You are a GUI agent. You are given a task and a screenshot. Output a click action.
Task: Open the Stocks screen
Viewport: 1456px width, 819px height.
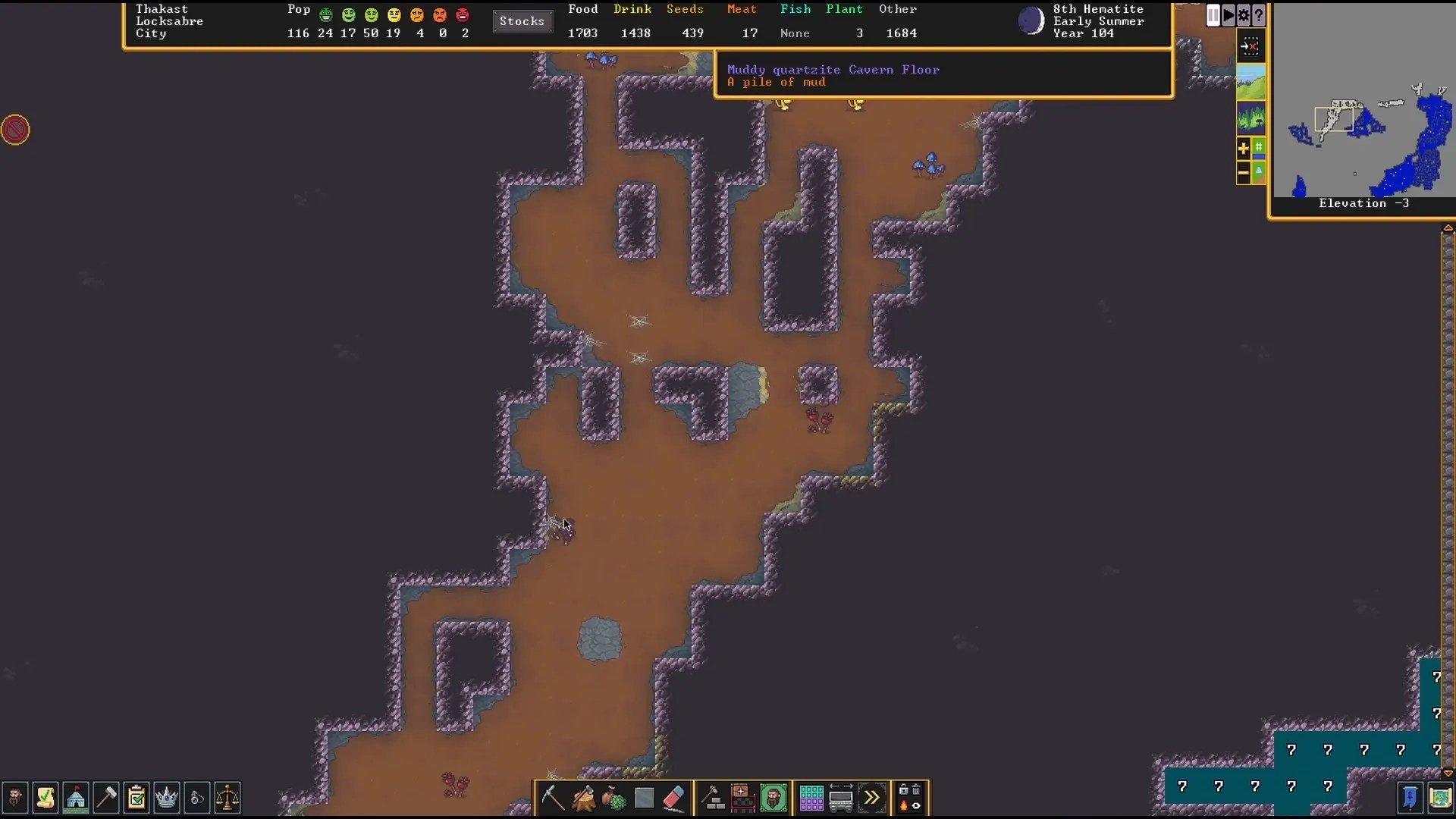point(522,21)
